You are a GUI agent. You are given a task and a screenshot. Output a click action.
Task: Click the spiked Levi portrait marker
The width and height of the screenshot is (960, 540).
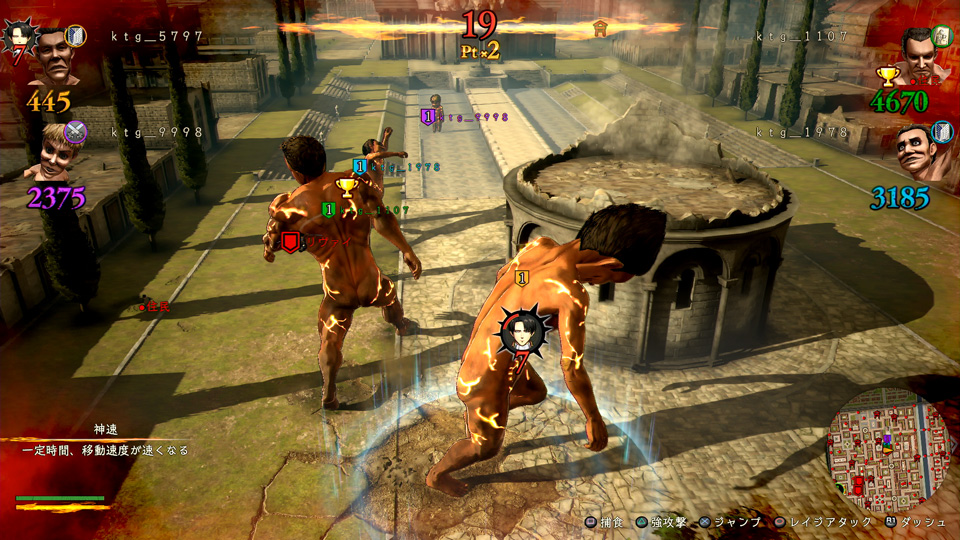pos(523,332)
